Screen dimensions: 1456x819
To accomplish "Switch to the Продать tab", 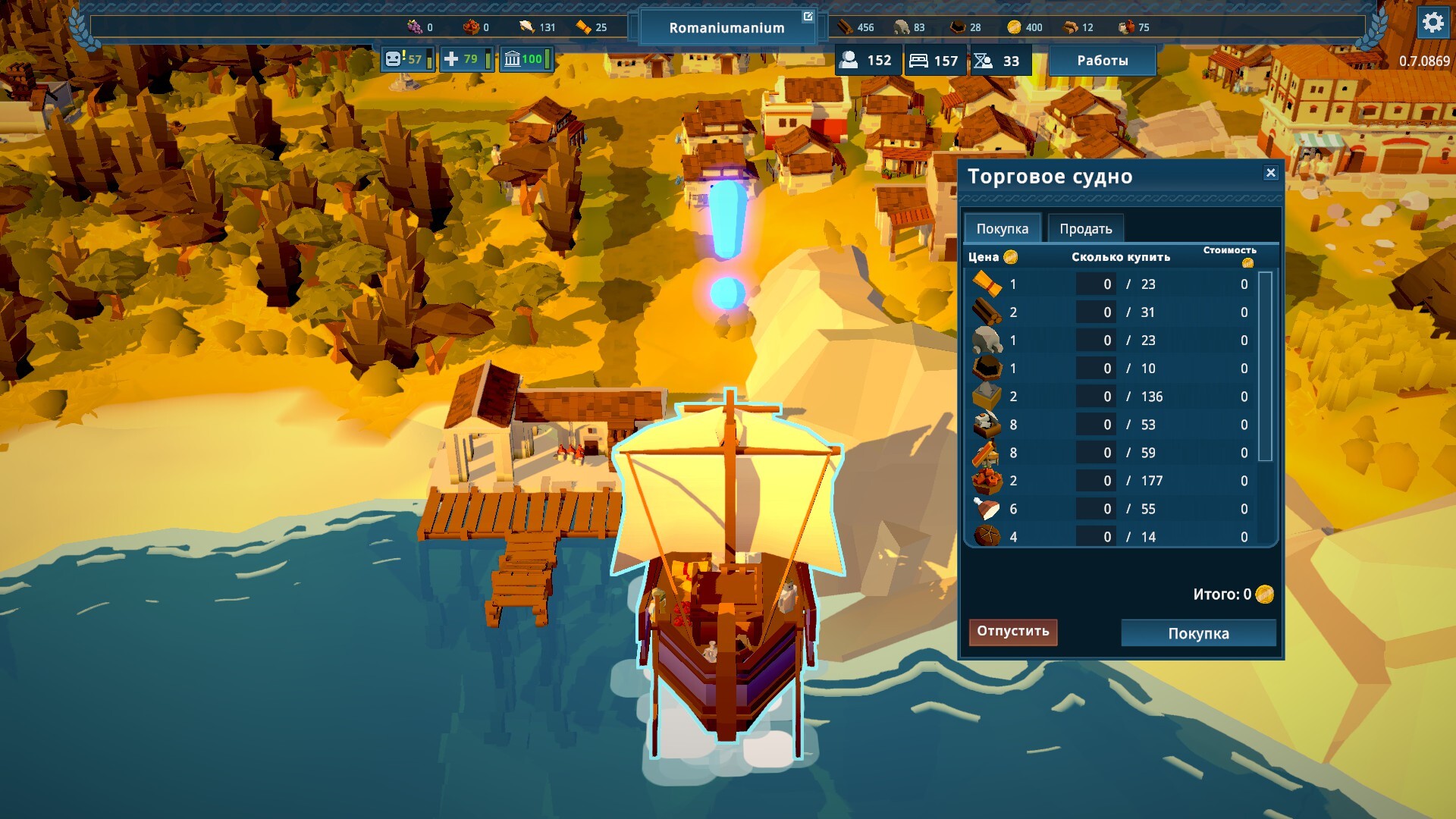I will click(1085, 228).
